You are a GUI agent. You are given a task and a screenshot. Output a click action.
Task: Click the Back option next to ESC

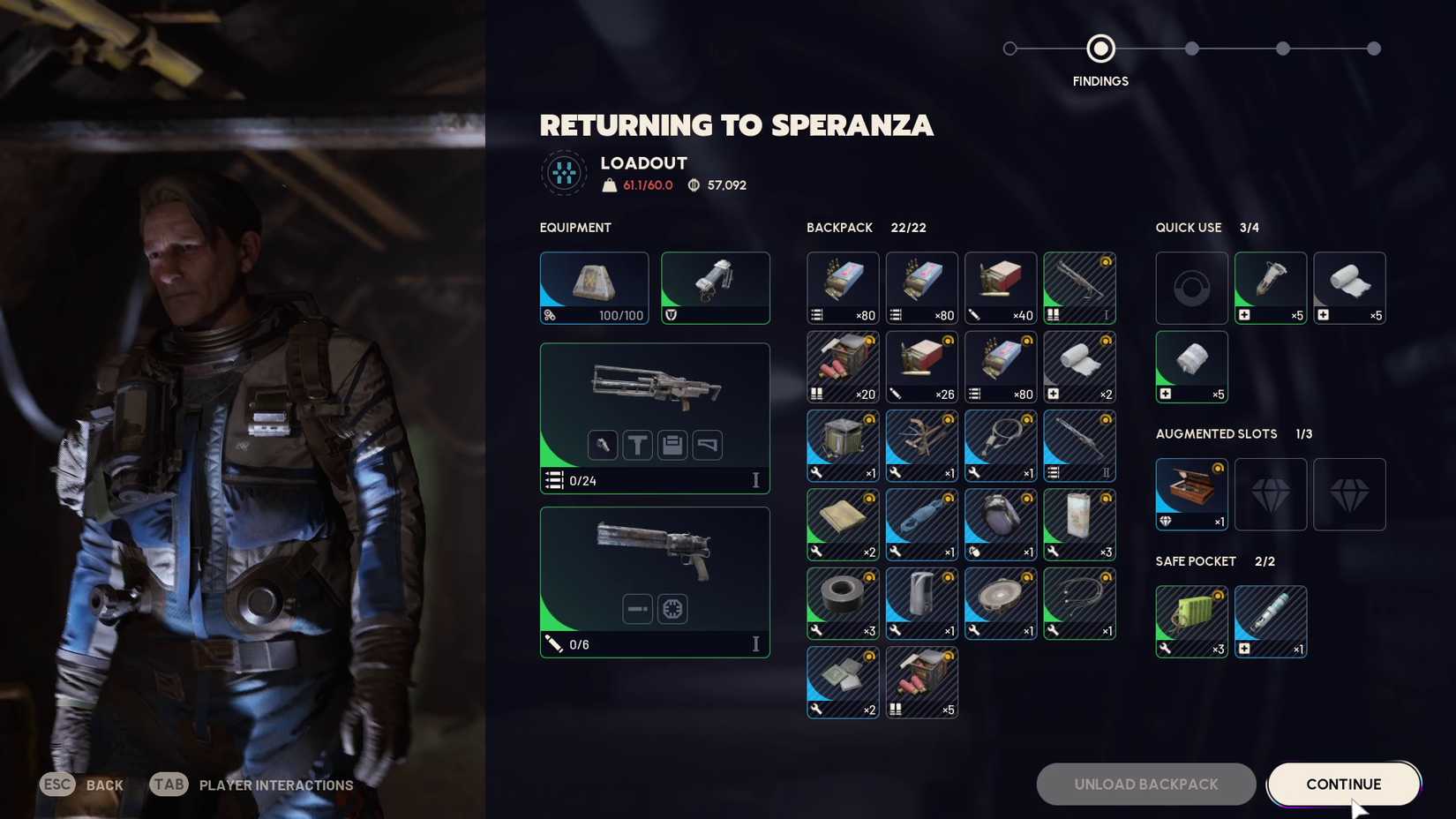(104, 785)
